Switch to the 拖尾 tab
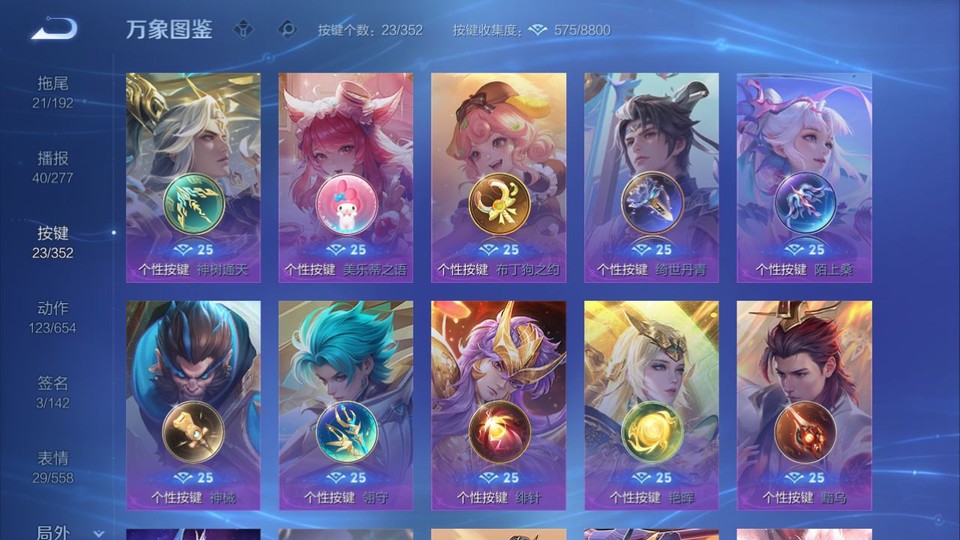 [x=53, y=91]
